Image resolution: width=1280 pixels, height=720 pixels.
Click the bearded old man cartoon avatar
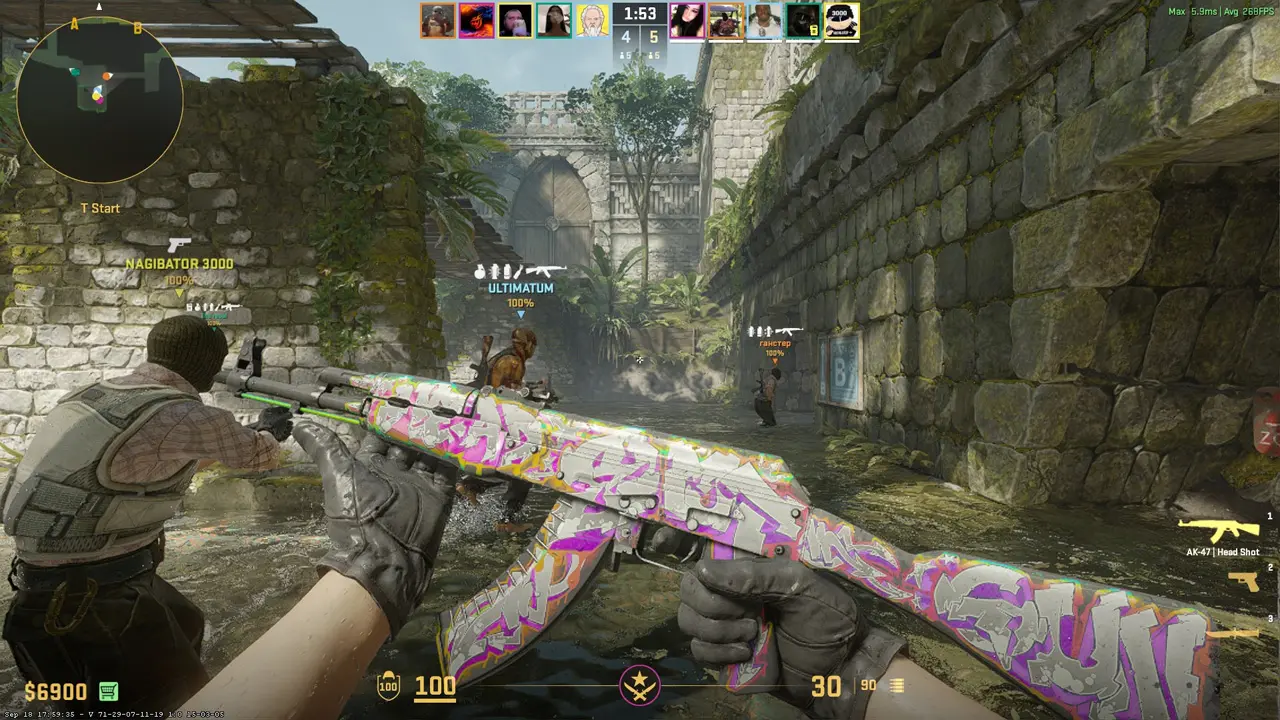[592, 20]
